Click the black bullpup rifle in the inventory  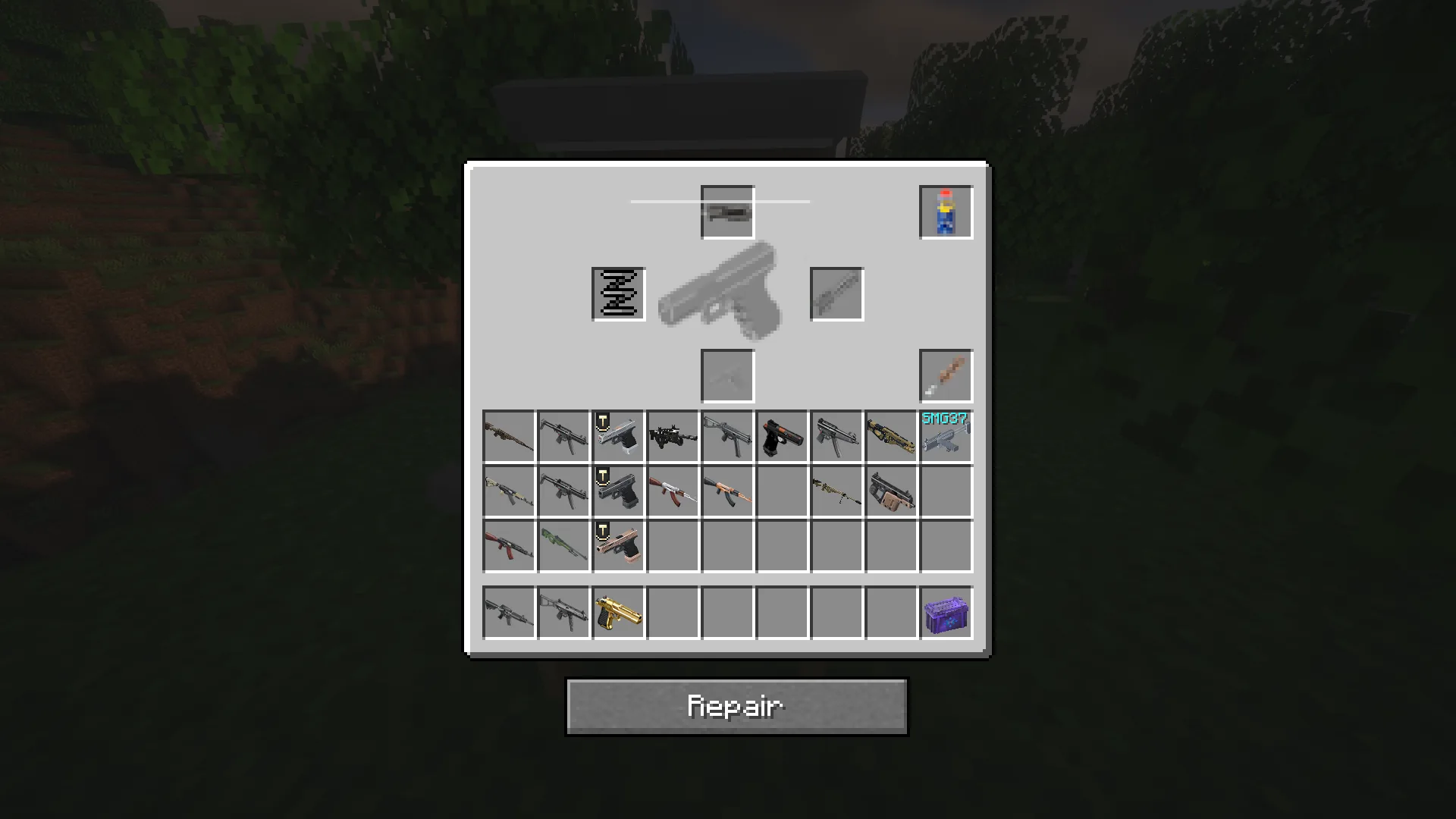click(673, 438)
